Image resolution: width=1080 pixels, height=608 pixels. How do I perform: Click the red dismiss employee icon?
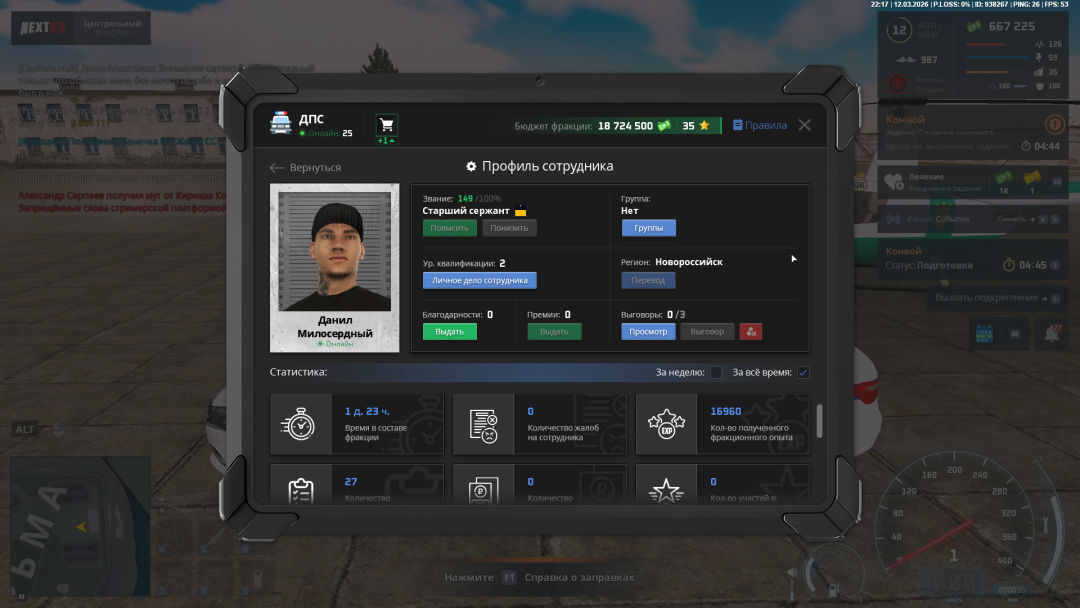751,331
